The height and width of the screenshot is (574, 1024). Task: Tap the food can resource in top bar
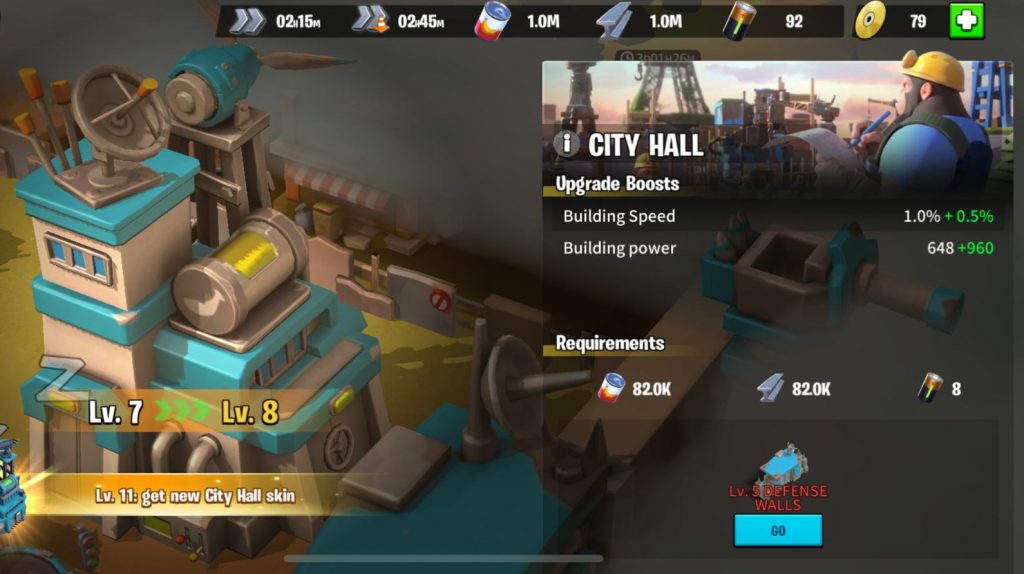pos(492,21)
